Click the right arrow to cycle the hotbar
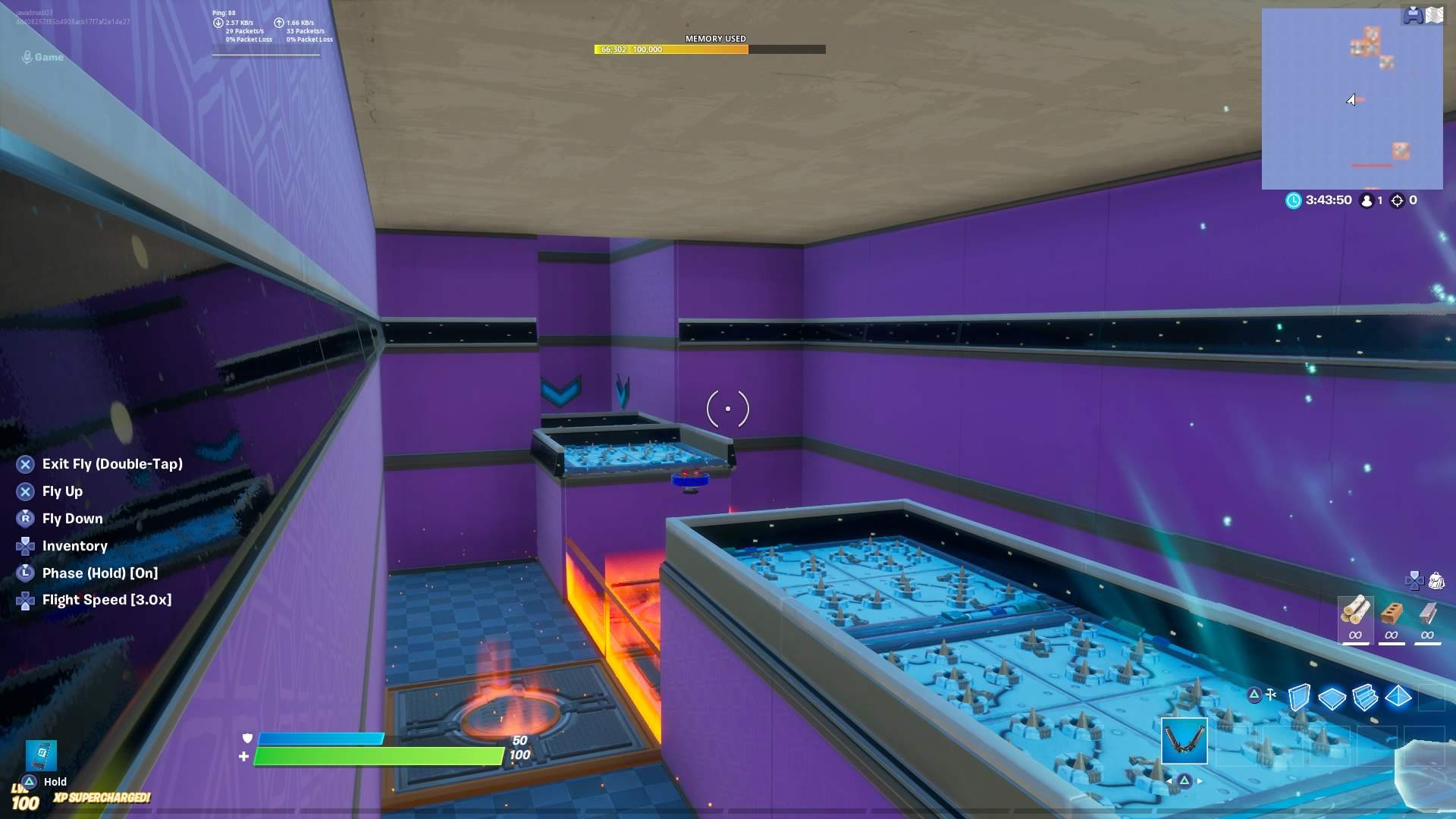 tap(1199, 781)
